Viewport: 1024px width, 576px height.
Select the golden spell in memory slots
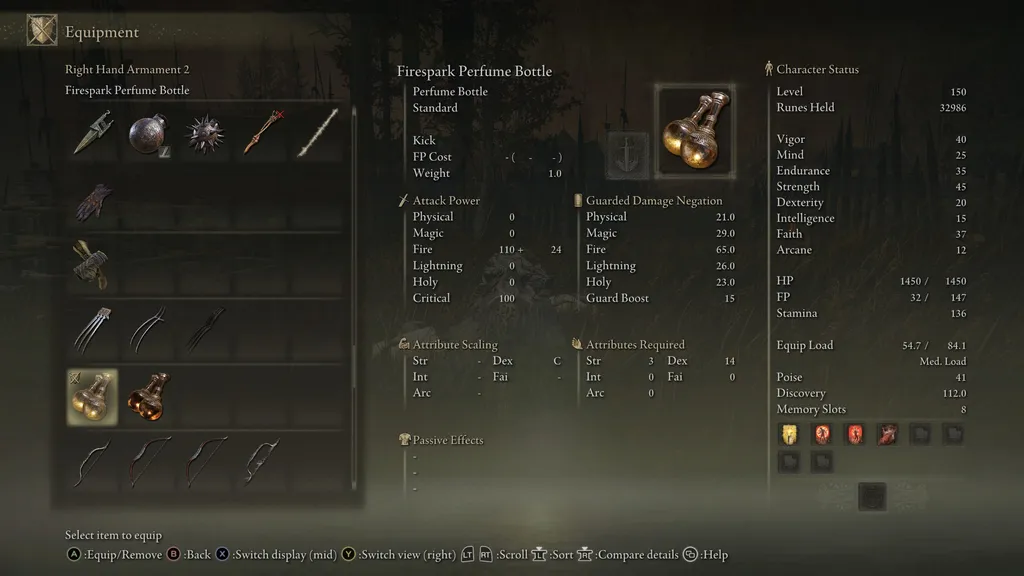click(x=789, y=433)
